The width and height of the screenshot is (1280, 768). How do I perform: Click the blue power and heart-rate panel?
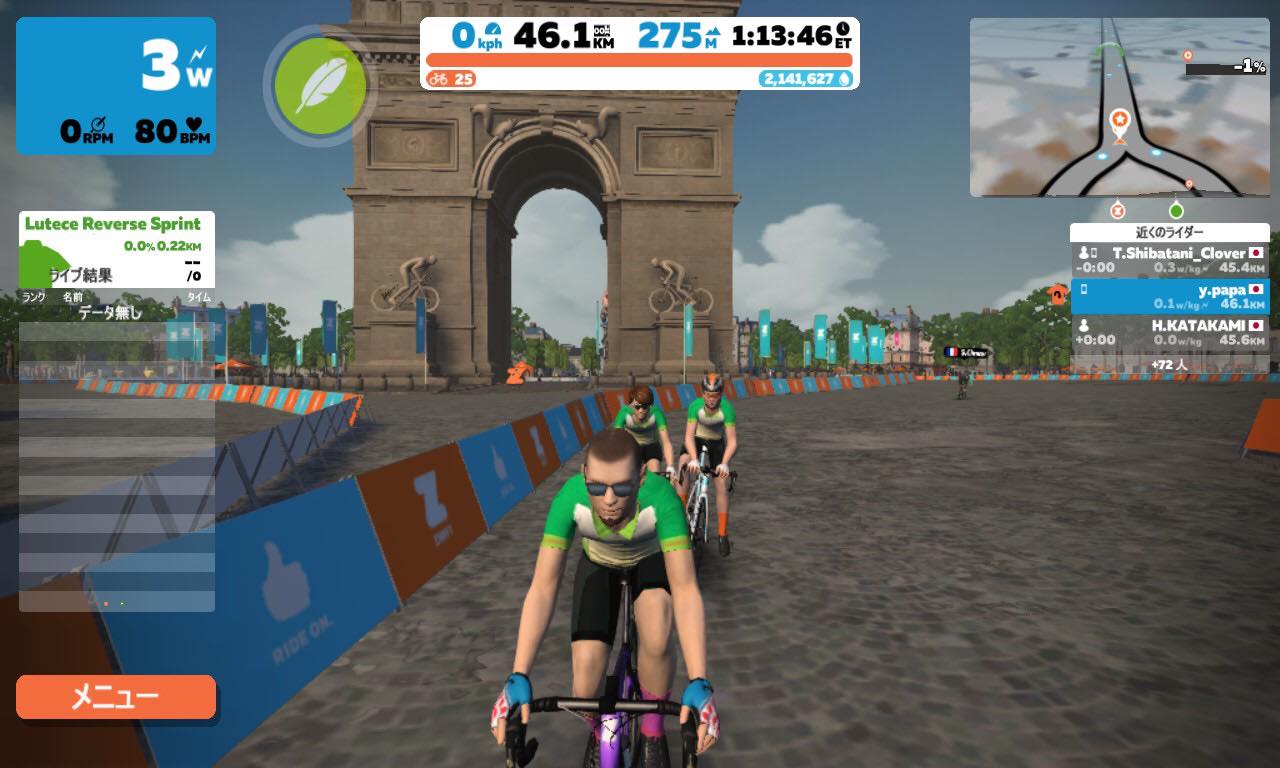click(x=116, y=86)
